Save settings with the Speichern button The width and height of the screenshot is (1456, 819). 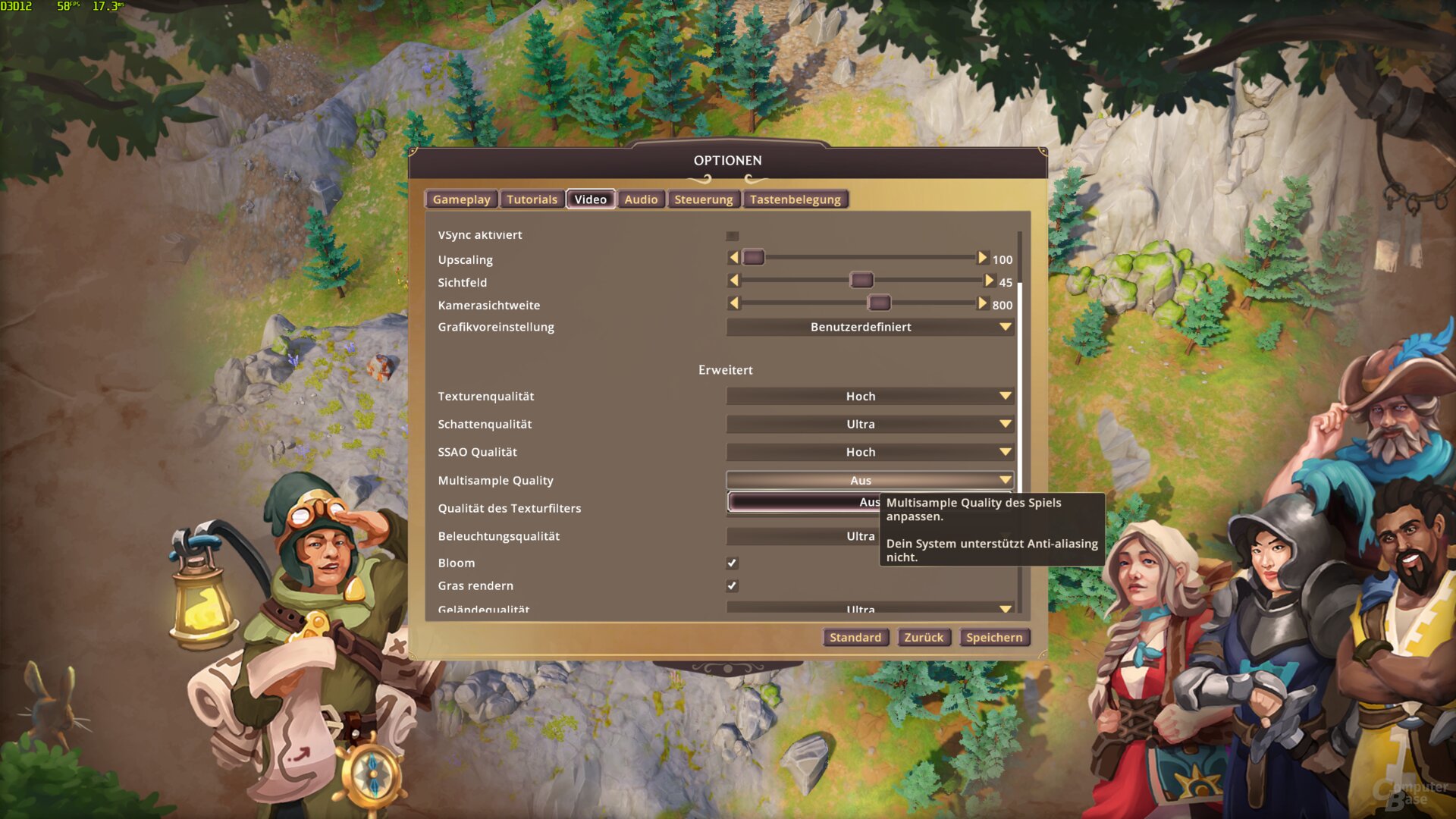coord(993,638)
